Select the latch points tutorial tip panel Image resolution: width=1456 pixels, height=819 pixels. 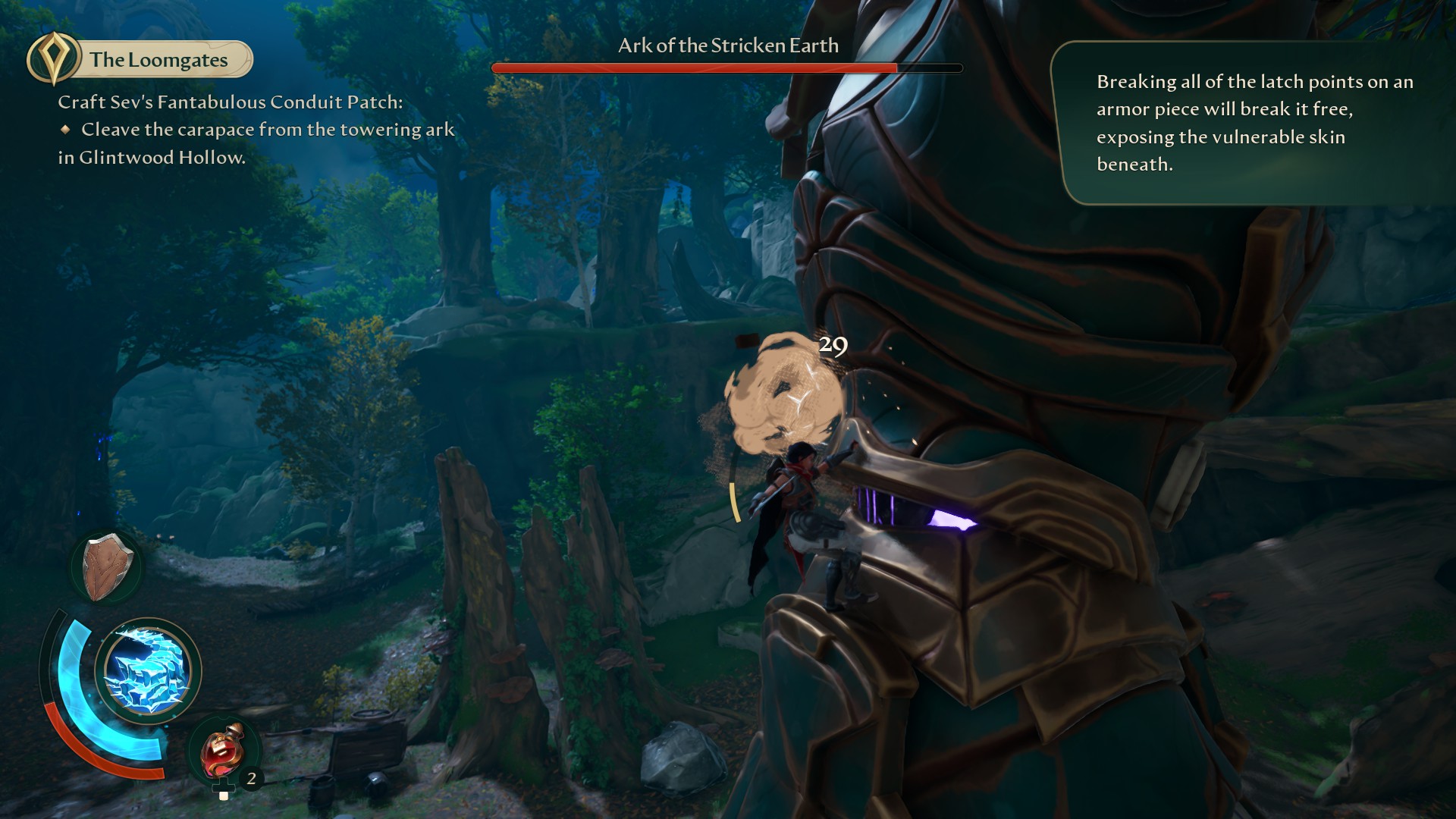pyautogui.click(x=1251, y=124)
